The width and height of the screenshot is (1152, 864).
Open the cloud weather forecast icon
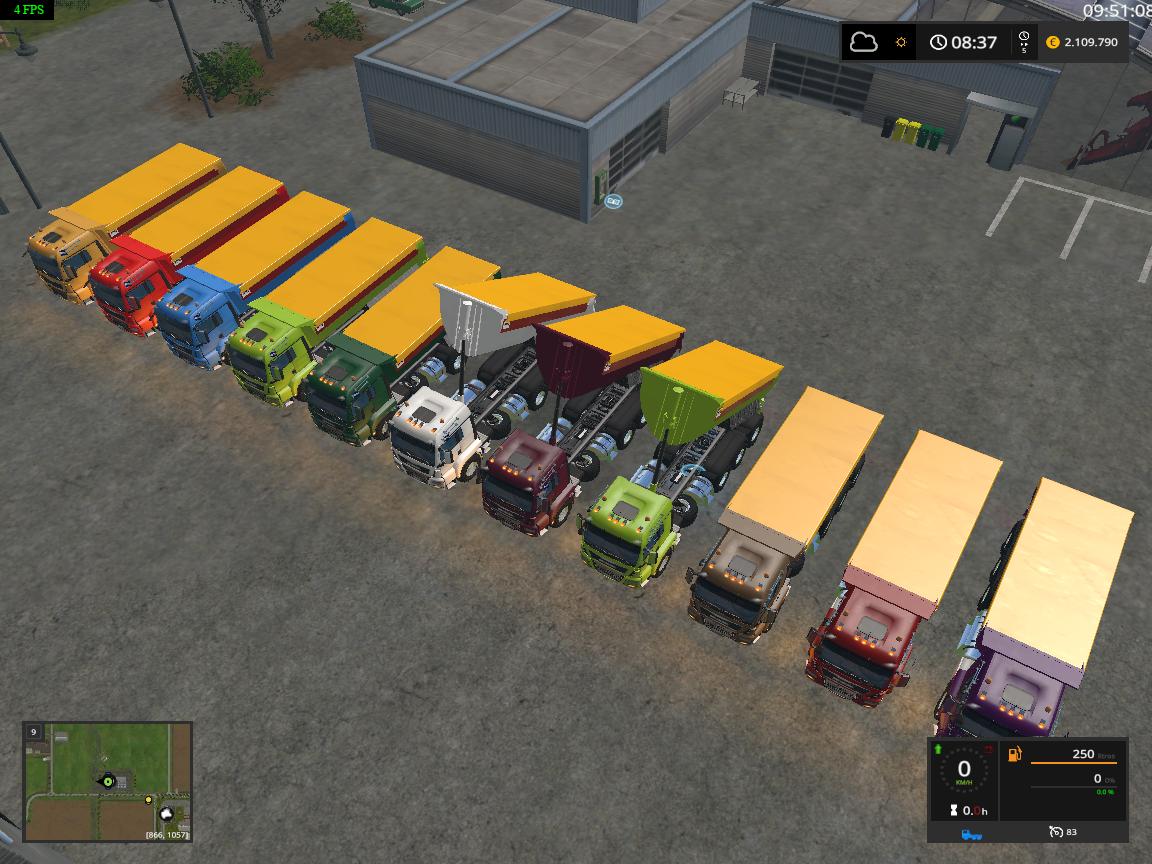pos(863,42)
